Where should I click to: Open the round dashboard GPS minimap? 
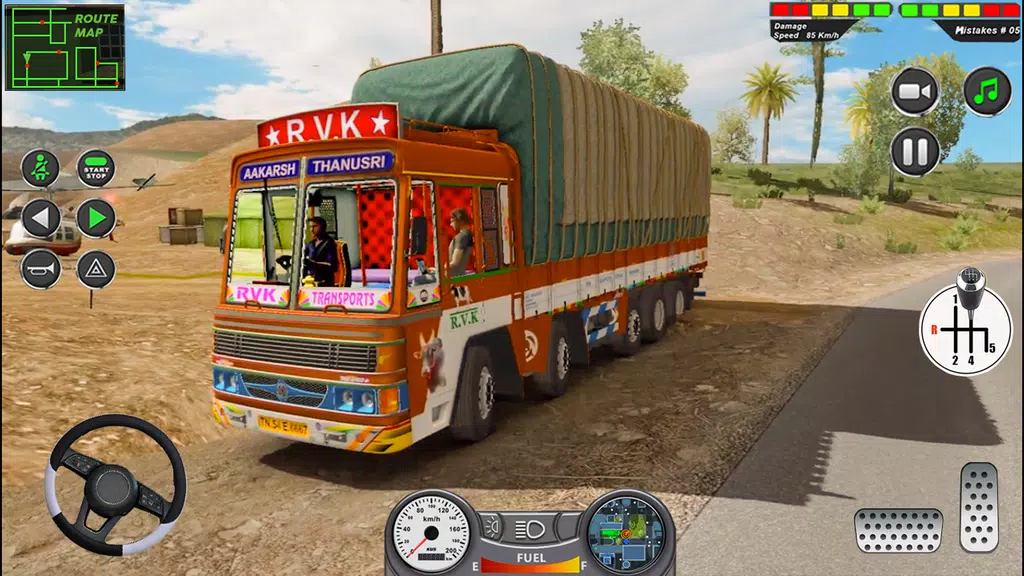pos(625,531)
